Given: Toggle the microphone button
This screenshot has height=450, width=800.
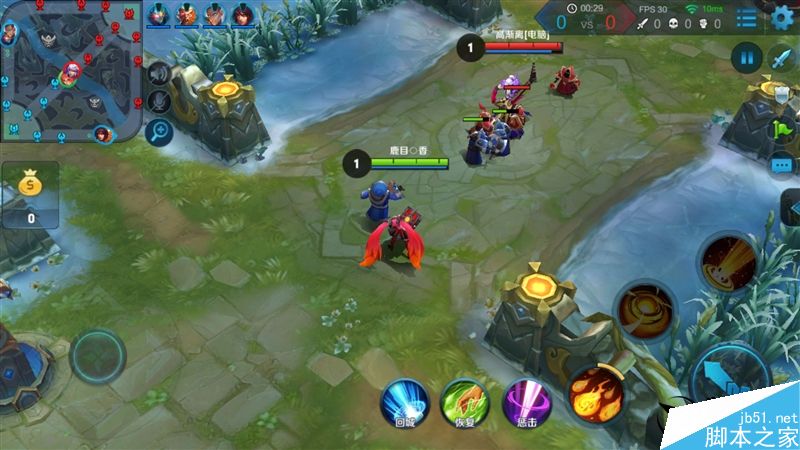Looking at the screenshot, I should [x=158, y=100].
